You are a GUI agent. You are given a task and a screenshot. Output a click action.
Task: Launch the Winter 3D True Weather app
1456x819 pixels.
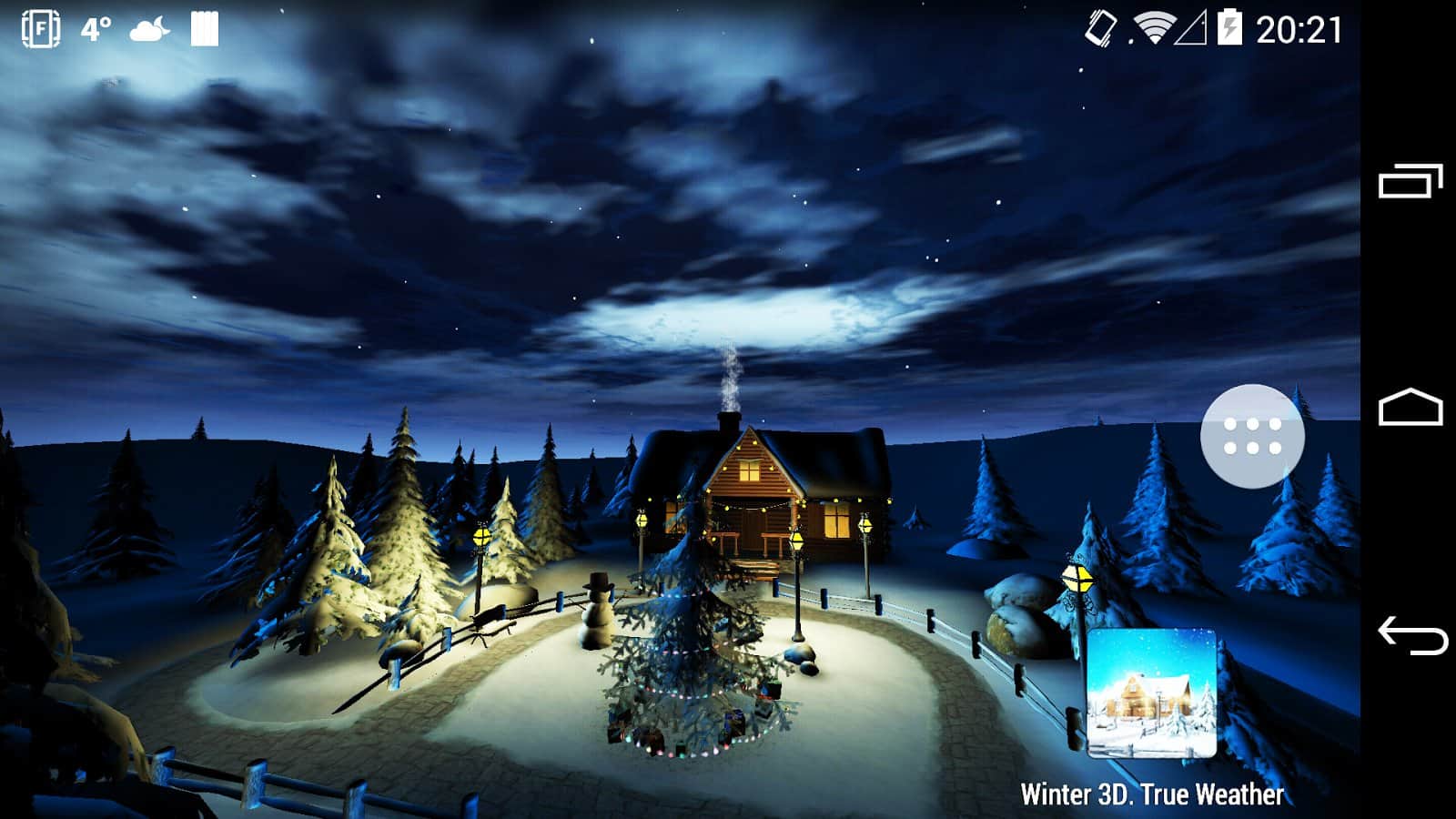pos(1152,694)
